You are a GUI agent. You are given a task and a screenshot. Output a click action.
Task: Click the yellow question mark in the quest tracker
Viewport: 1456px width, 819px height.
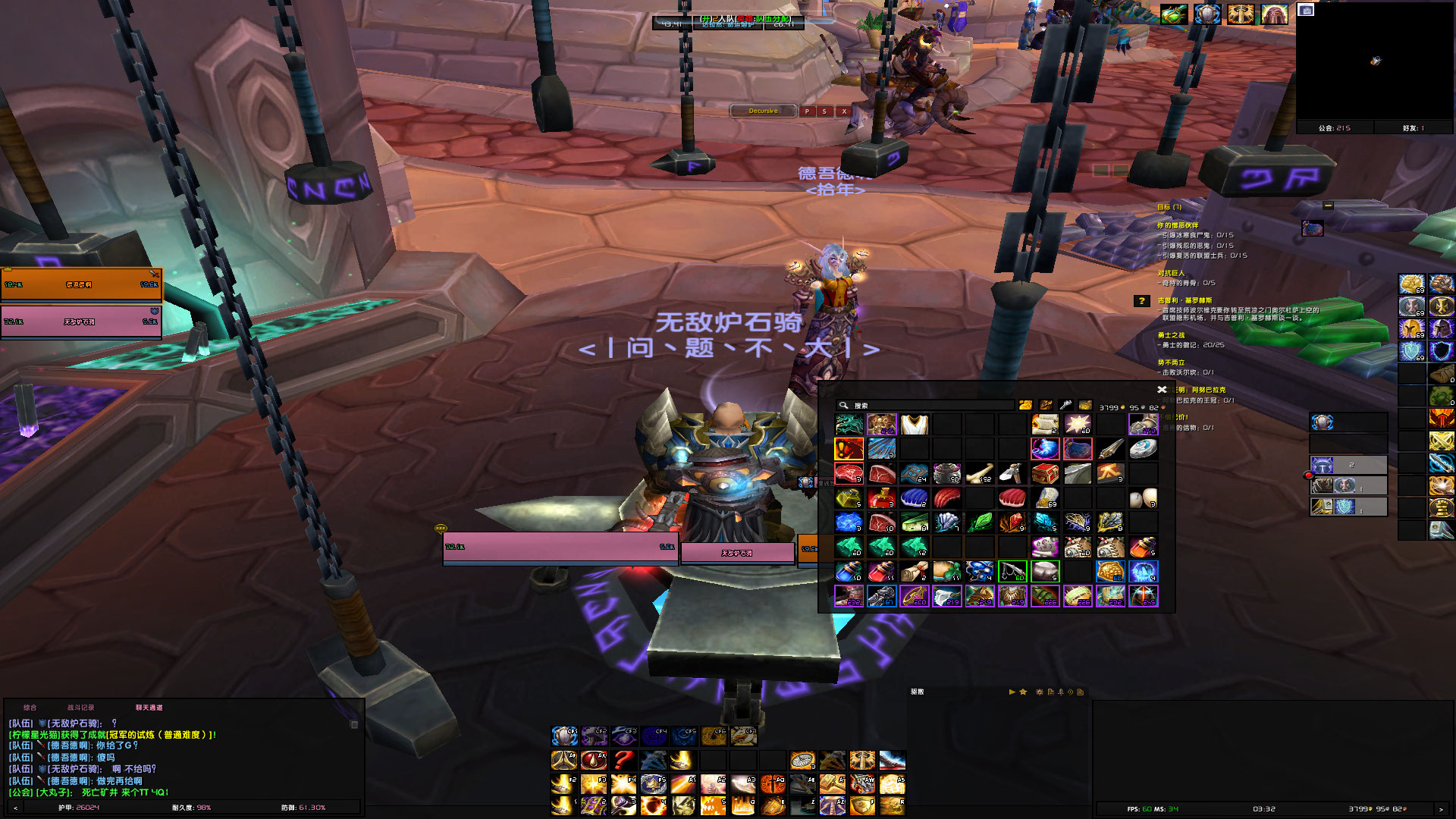click(x=1141, y=302)
